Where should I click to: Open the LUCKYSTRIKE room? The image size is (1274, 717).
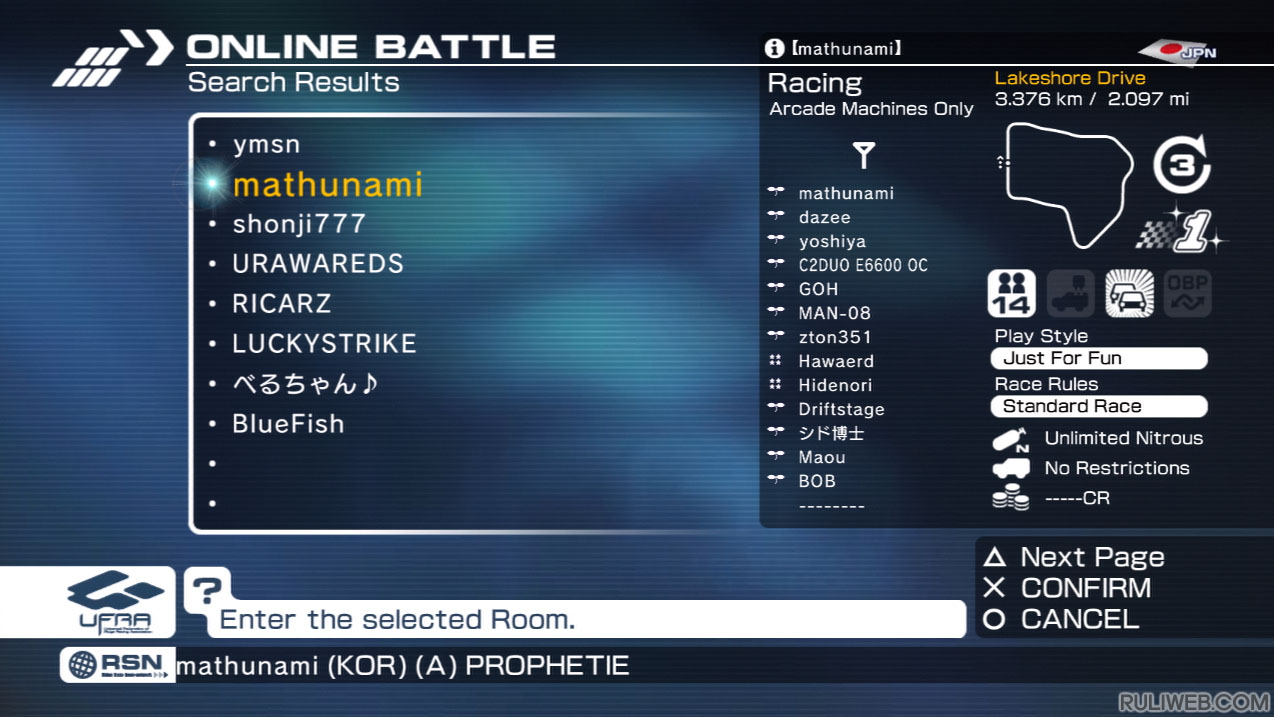tap(324, 344)
